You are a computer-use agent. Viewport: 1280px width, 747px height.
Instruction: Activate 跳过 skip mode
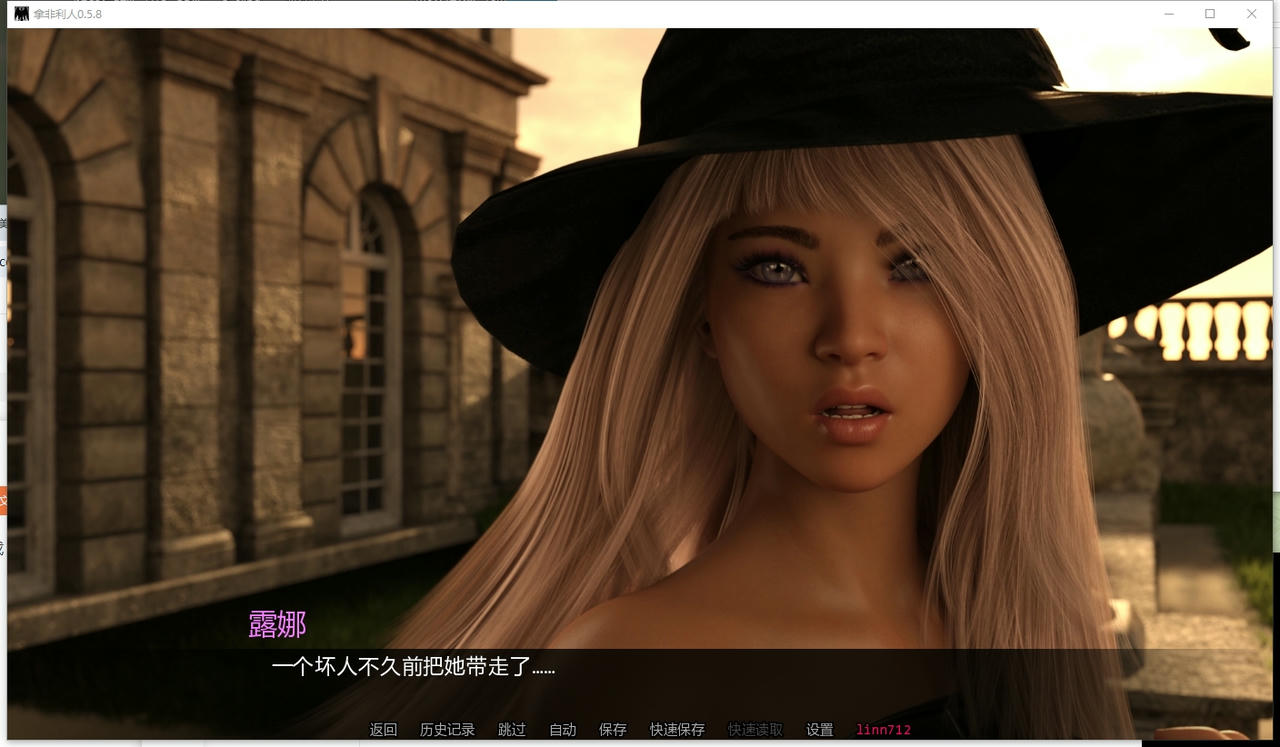(x=511, y=730)
